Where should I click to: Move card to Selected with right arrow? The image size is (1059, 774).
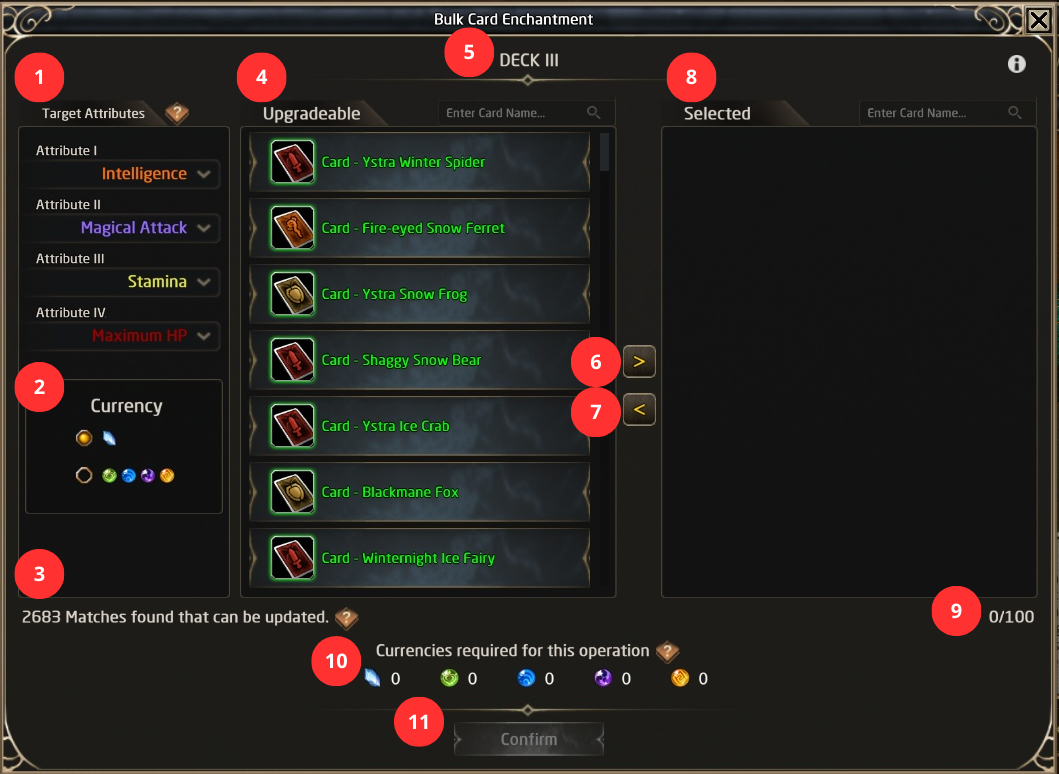639,361
